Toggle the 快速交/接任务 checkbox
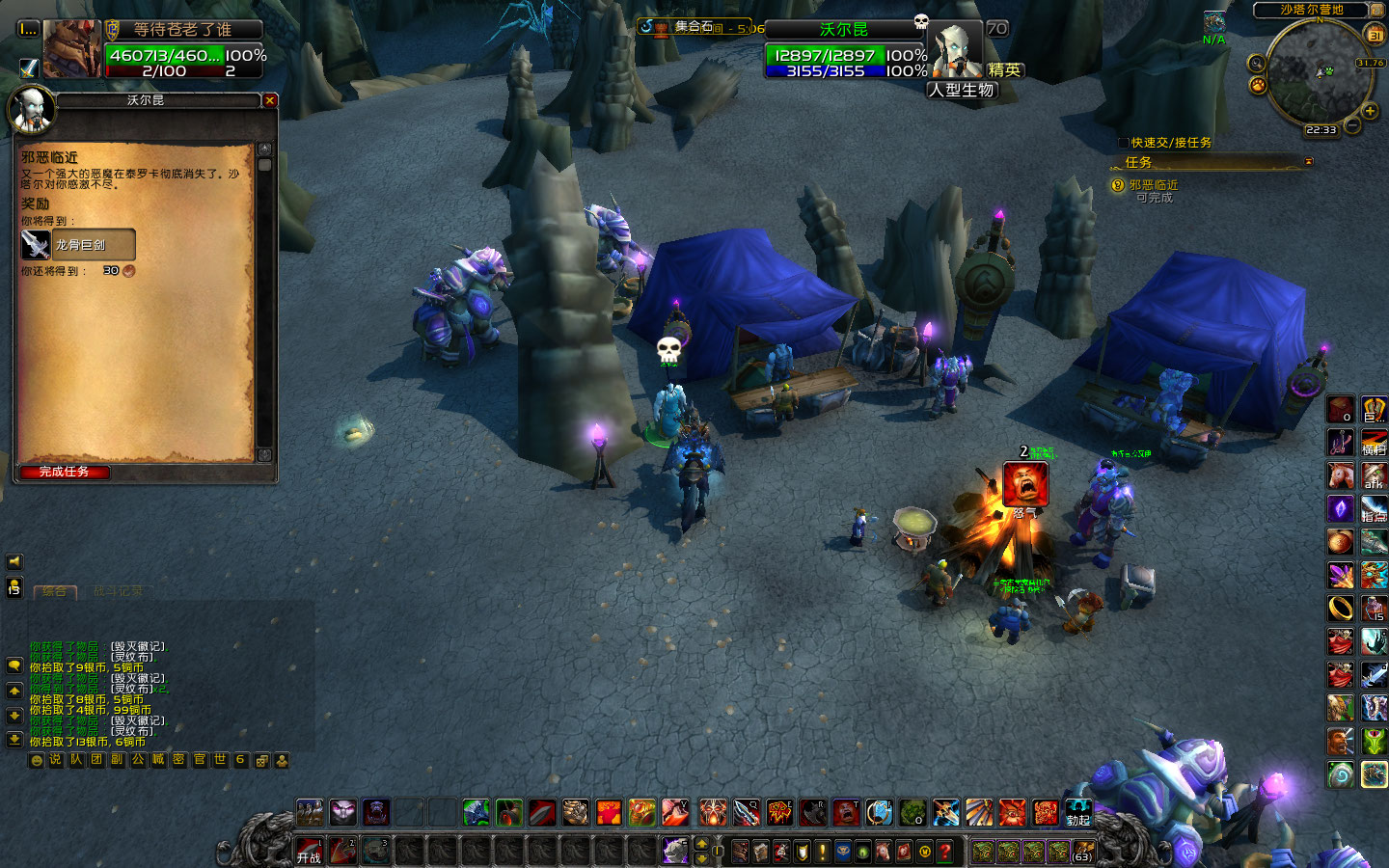The image size is (1389, 868). 1123,143
